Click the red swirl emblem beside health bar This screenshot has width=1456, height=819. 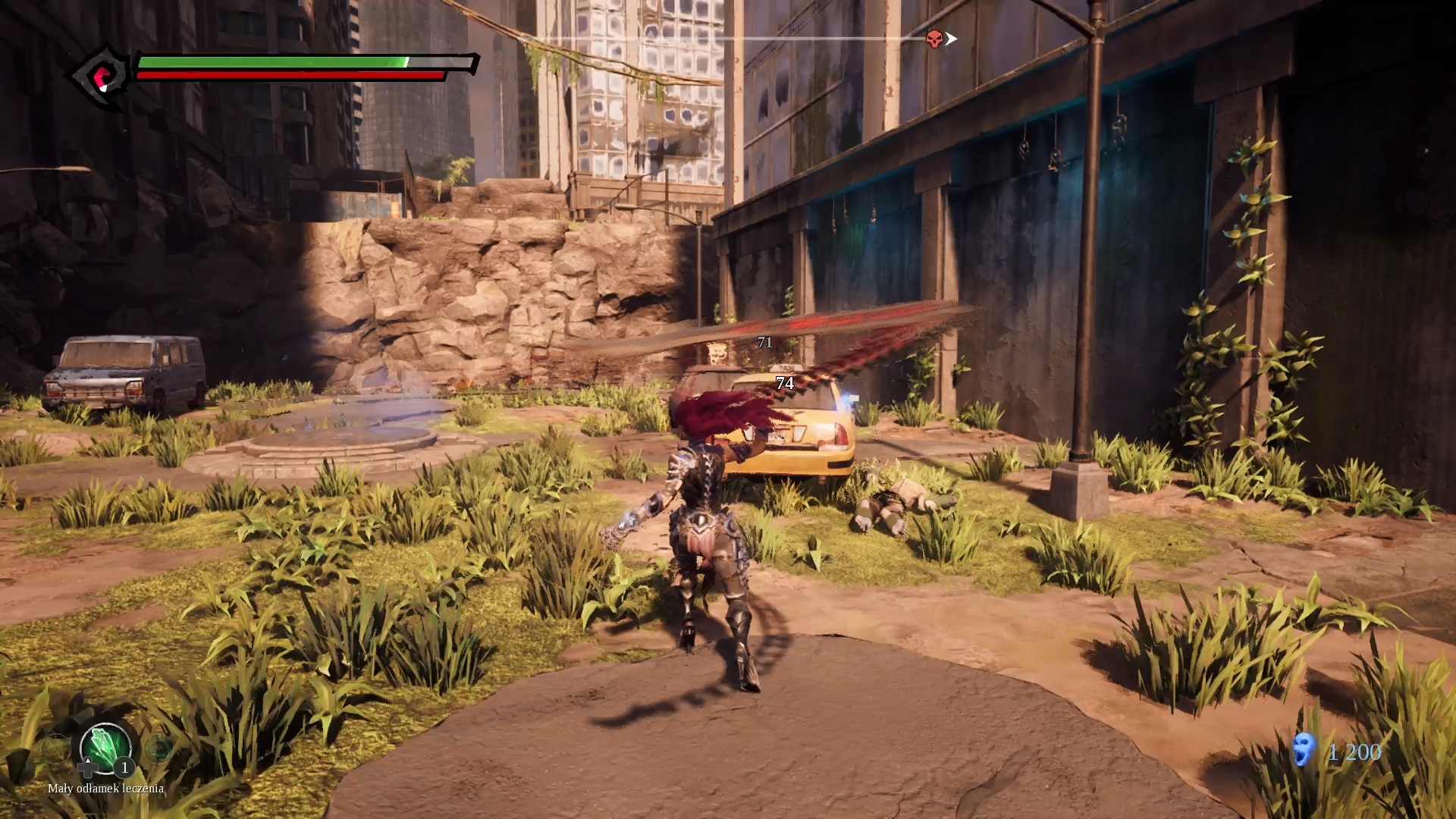[100, 77]
